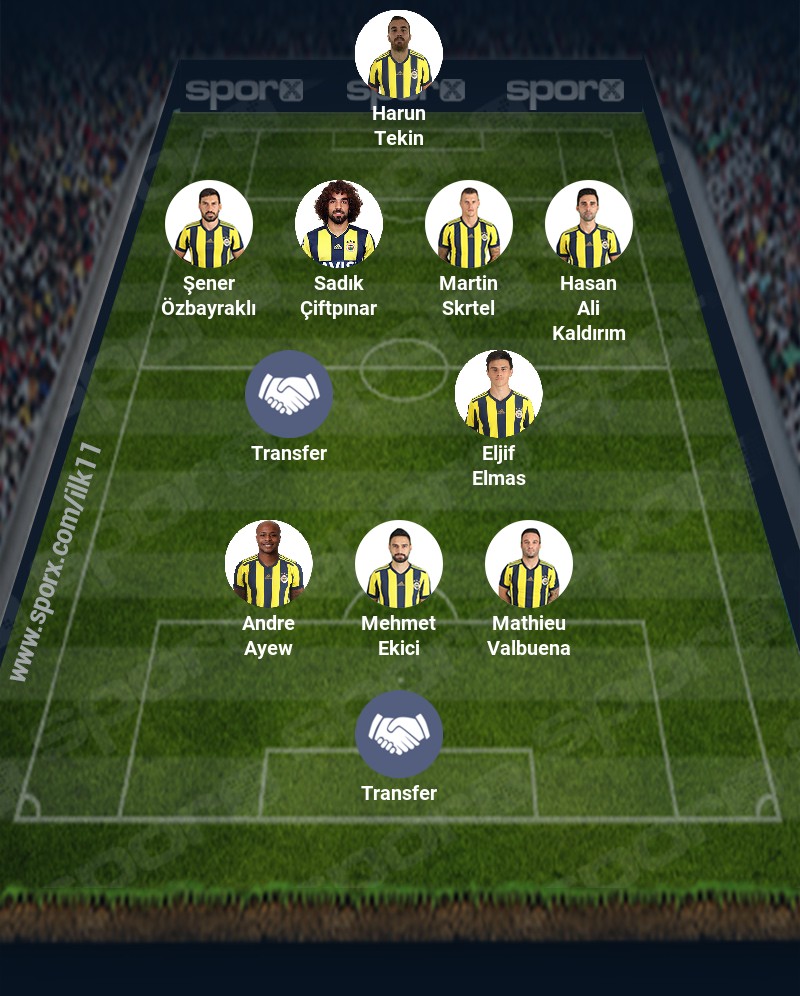This screenshot has height=996, width=800.
Task: Select goalkeeper Harun Tekin's portrait
Action: click(x=399, y=54)
